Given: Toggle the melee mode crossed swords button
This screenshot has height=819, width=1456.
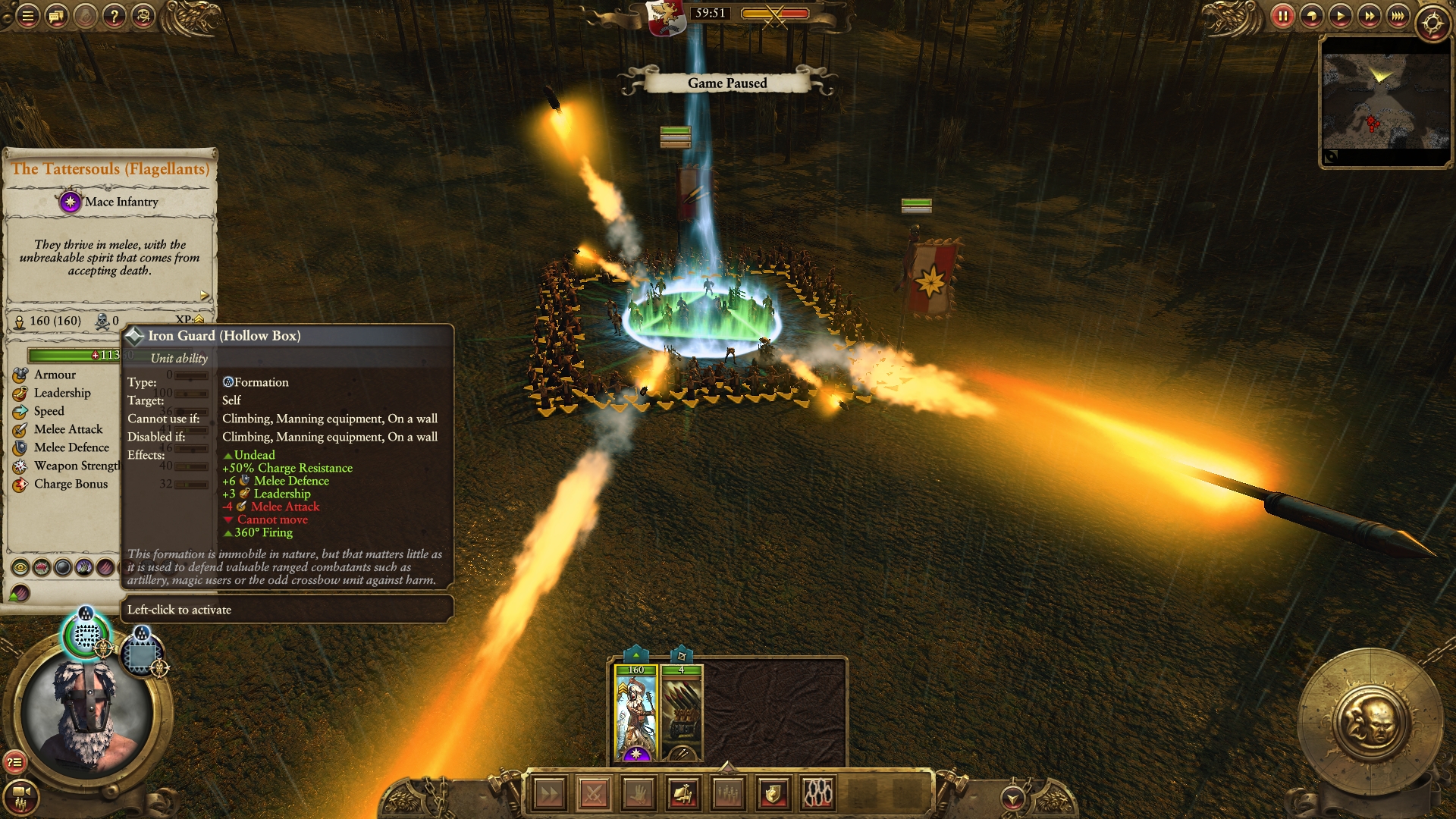Looking at the screenshot, I should point(594,794).
